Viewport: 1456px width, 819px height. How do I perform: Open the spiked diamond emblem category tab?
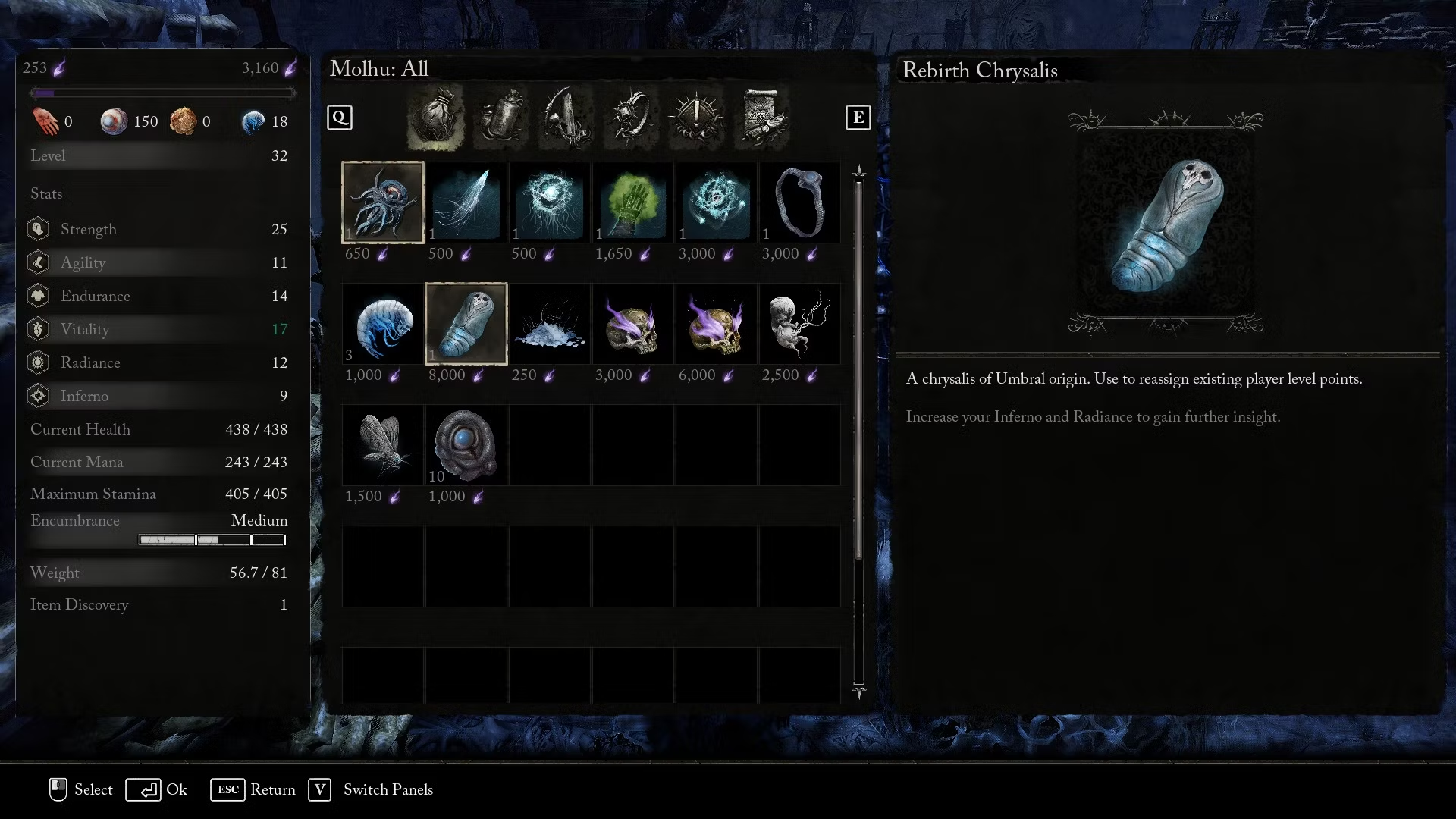[x=696, y=118]
